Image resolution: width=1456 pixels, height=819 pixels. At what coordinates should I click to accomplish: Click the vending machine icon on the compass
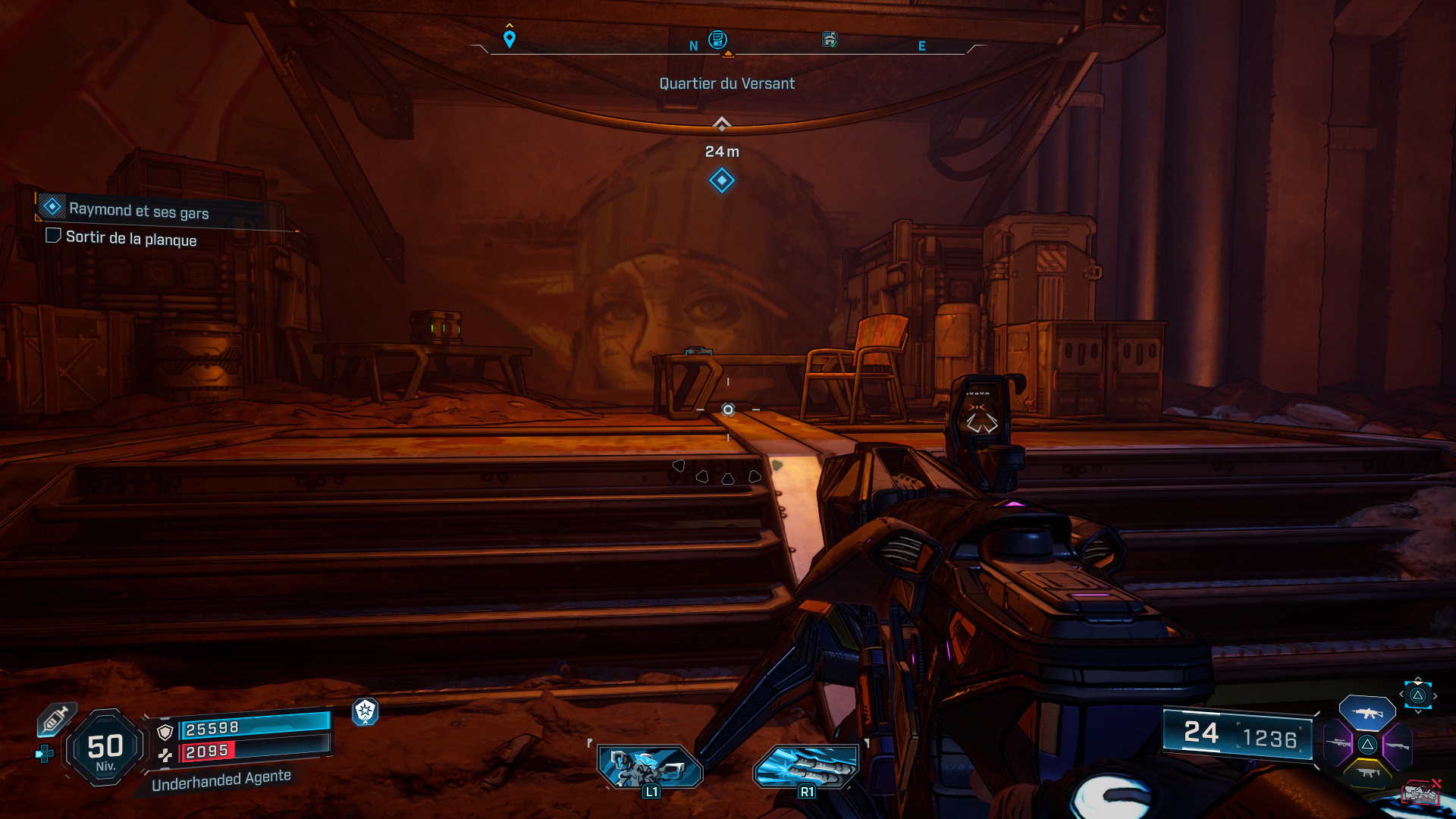pyautogui.click(x=717, y=41)
